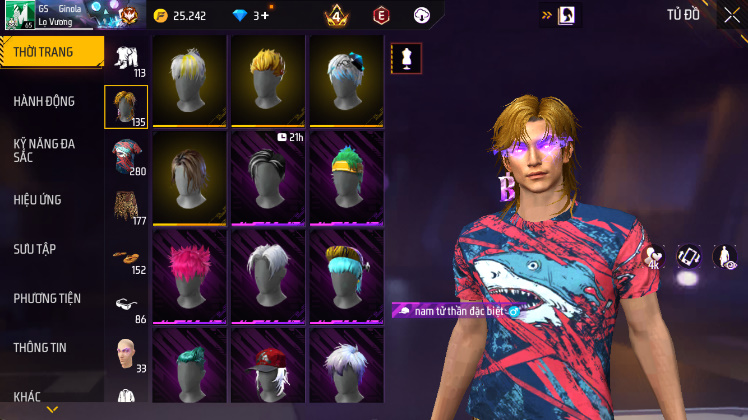
Task: Show the THÔNG TIN section
Action: pyautogui.click(x=40, y=347)
